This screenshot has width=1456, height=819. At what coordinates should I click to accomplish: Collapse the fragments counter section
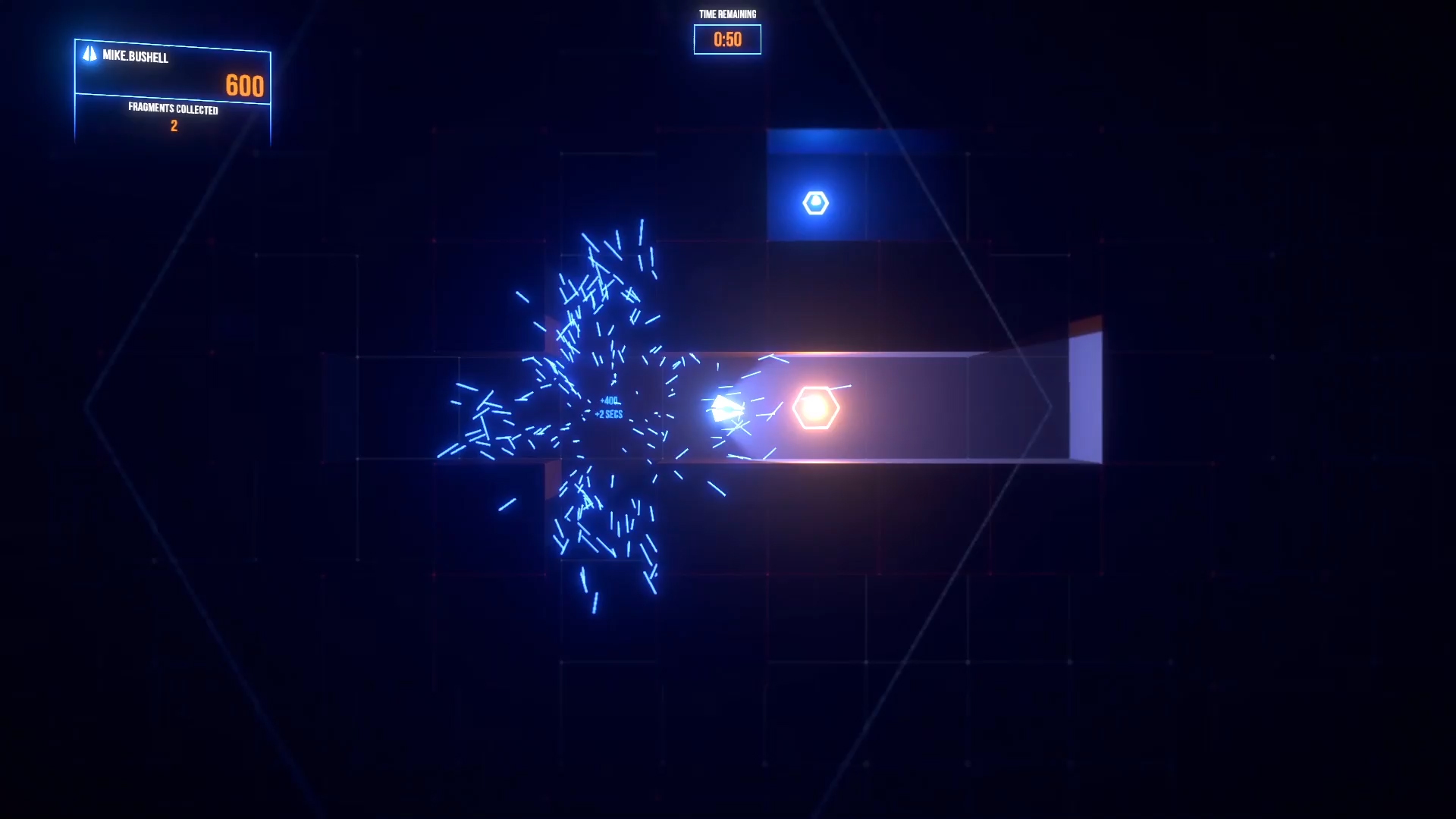[x=172, y=118]
